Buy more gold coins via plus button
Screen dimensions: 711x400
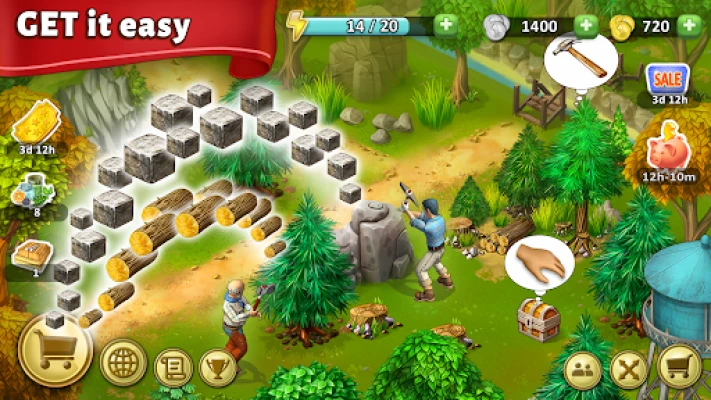689,25
